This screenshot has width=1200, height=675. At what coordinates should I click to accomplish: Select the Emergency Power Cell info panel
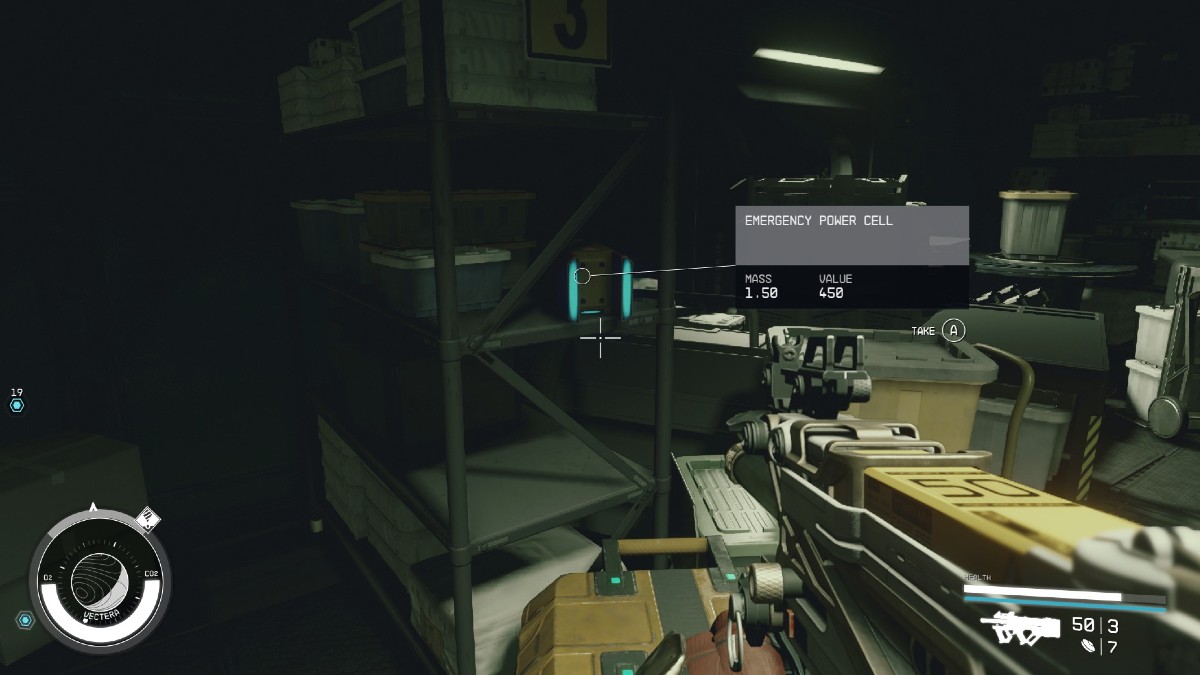851,256
